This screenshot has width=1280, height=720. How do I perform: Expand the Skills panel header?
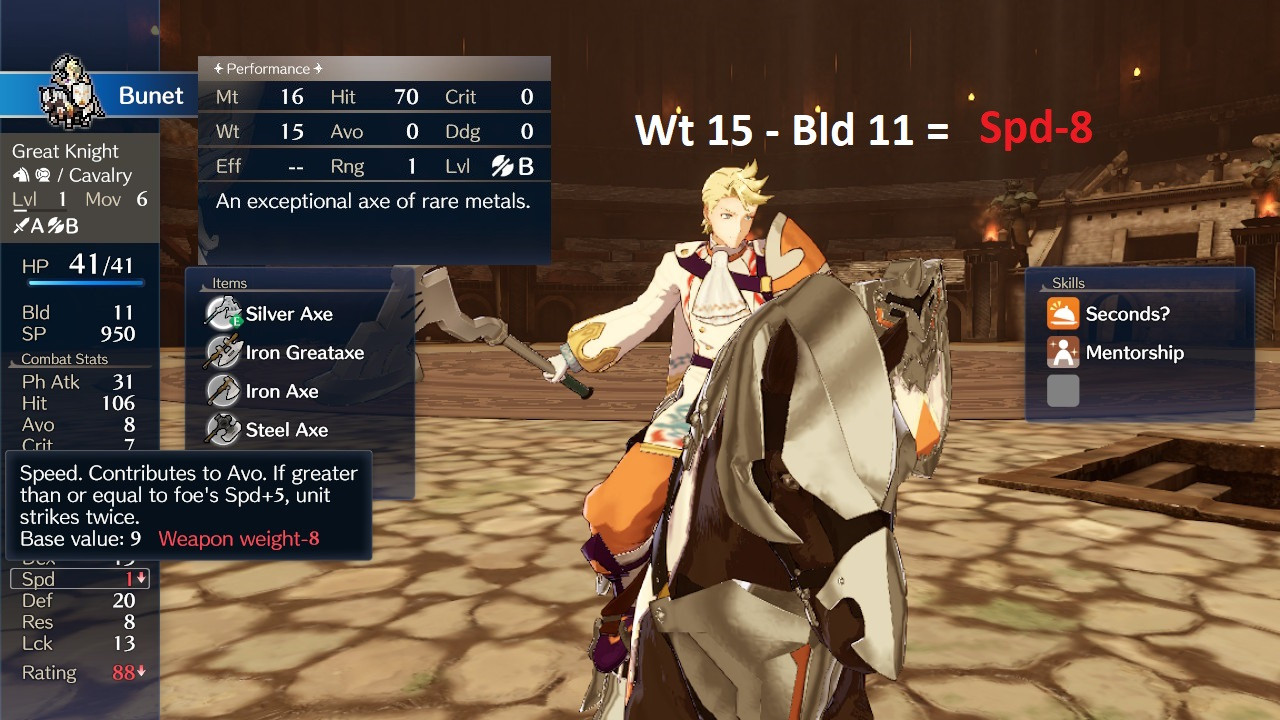click(1068, 282)
